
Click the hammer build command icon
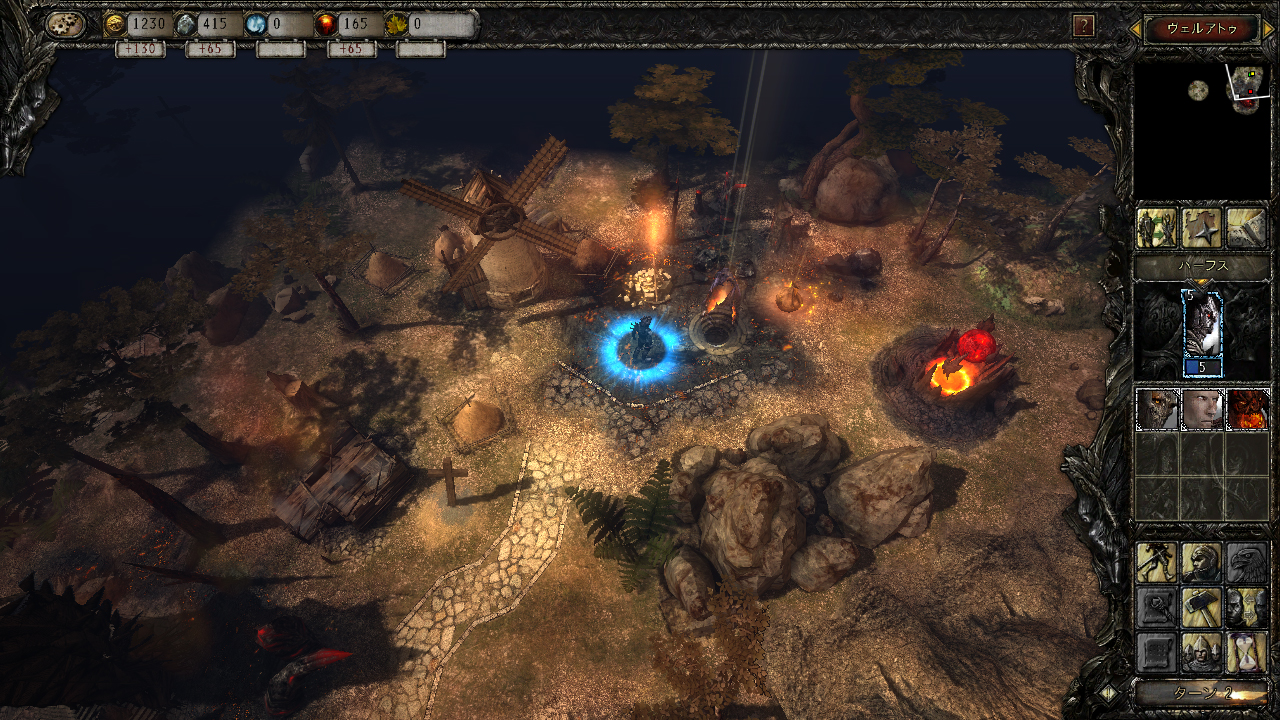click(x=1202, y=607)
